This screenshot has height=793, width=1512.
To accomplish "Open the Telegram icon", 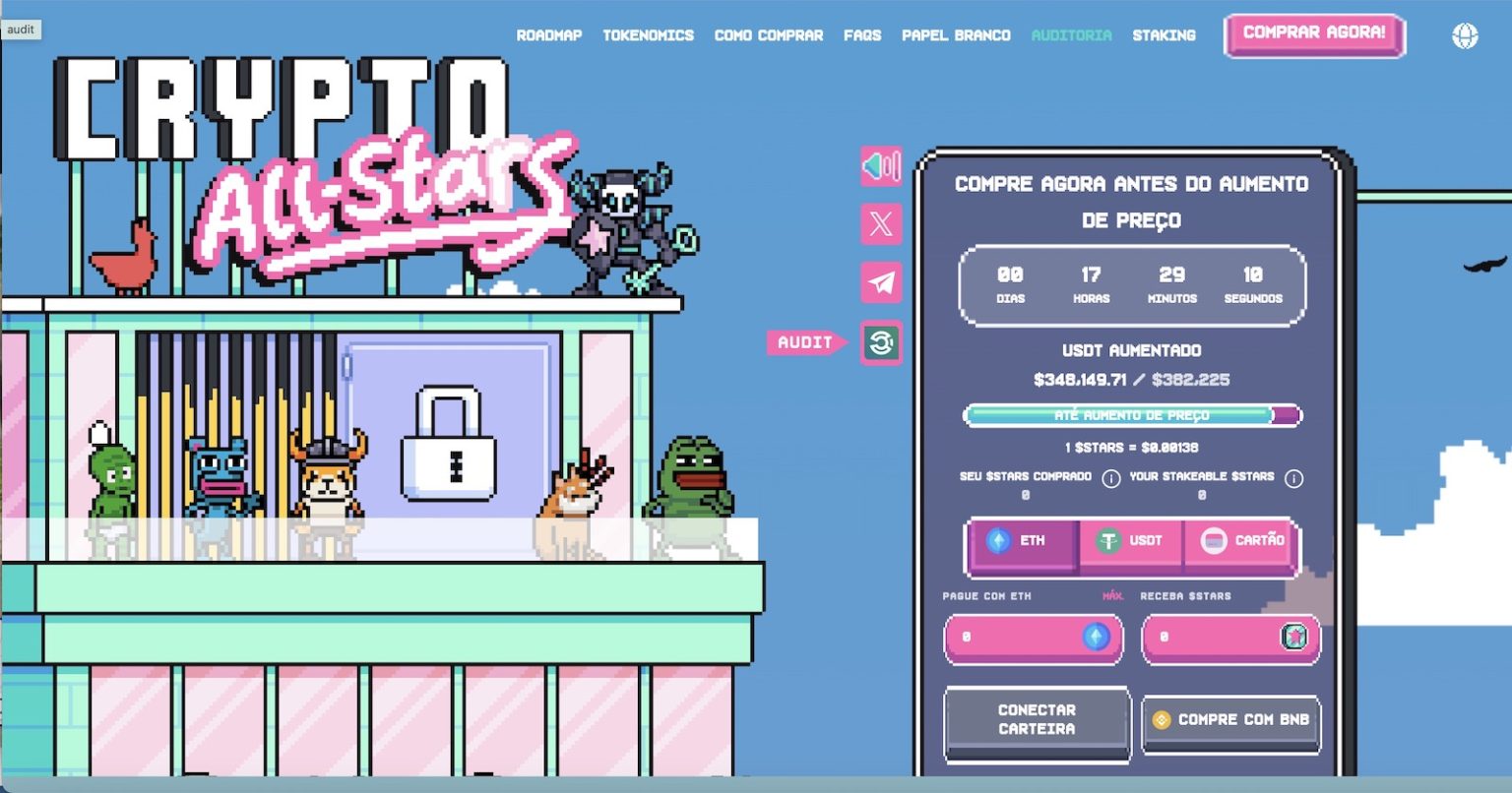I will [881, 283].
